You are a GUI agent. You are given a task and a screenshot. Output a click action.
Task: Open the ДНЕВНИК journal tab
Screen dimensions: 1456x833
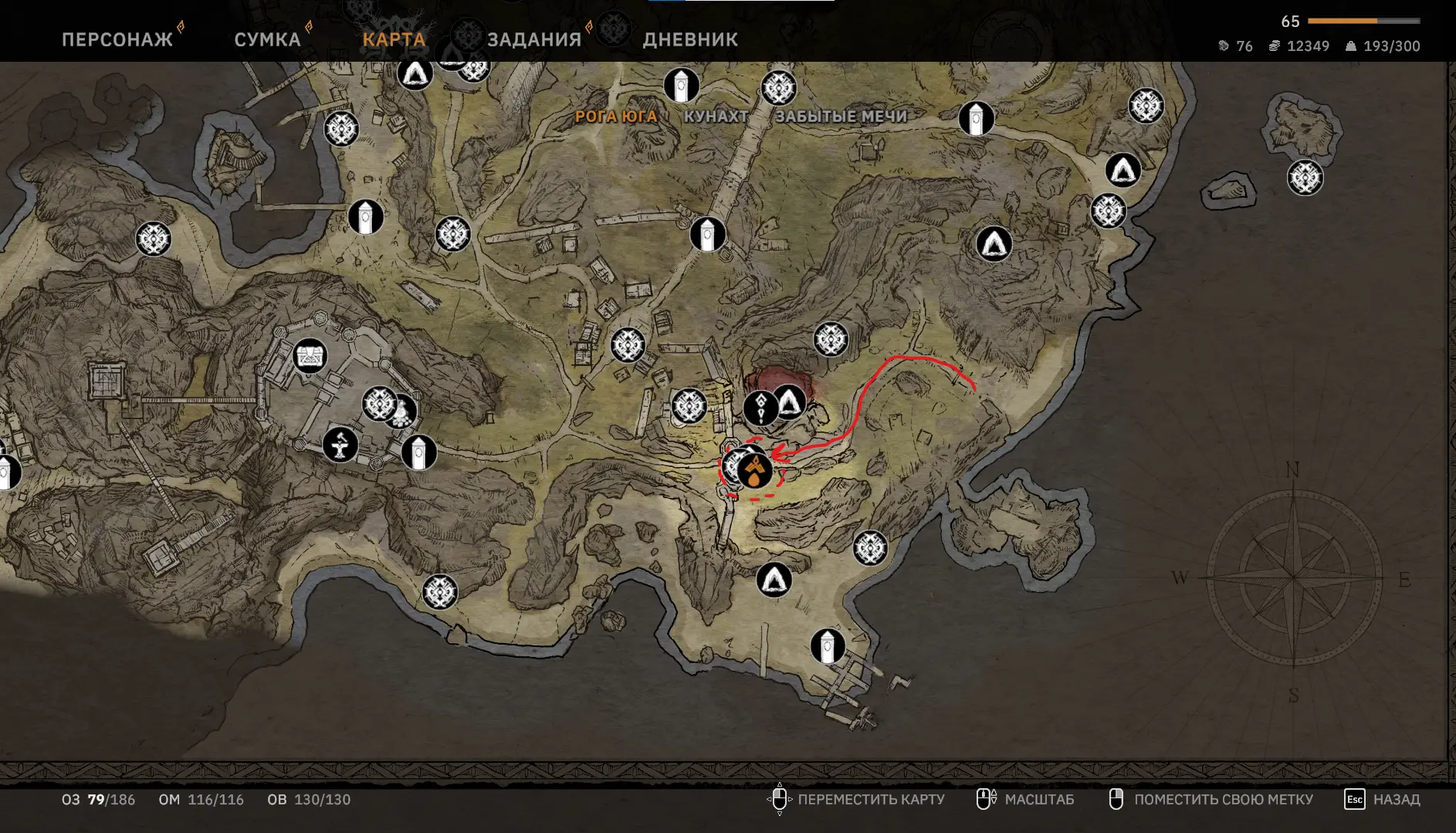click(690, 39)
